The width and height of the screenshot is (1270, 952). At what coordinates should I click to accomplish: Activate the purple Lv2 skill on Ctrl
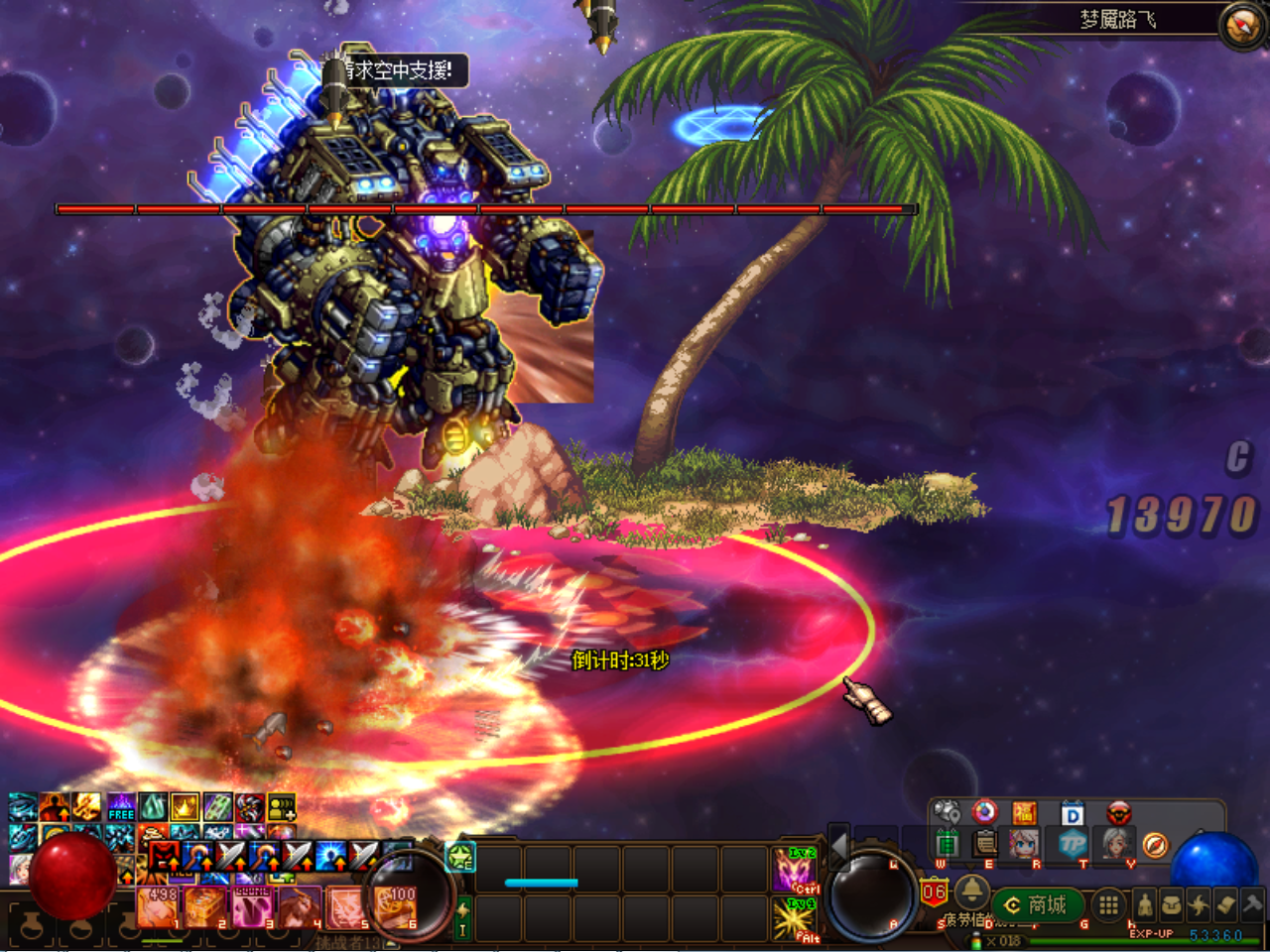[795, 870]
